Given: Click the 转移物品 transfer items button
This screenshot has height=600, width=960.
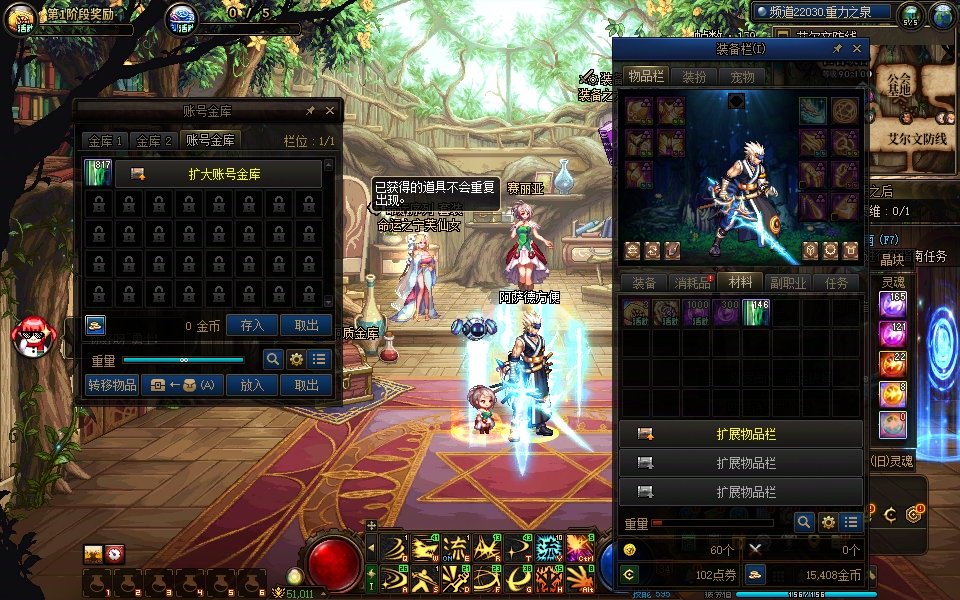Looking at the screenshot, I should coord(112,385).
